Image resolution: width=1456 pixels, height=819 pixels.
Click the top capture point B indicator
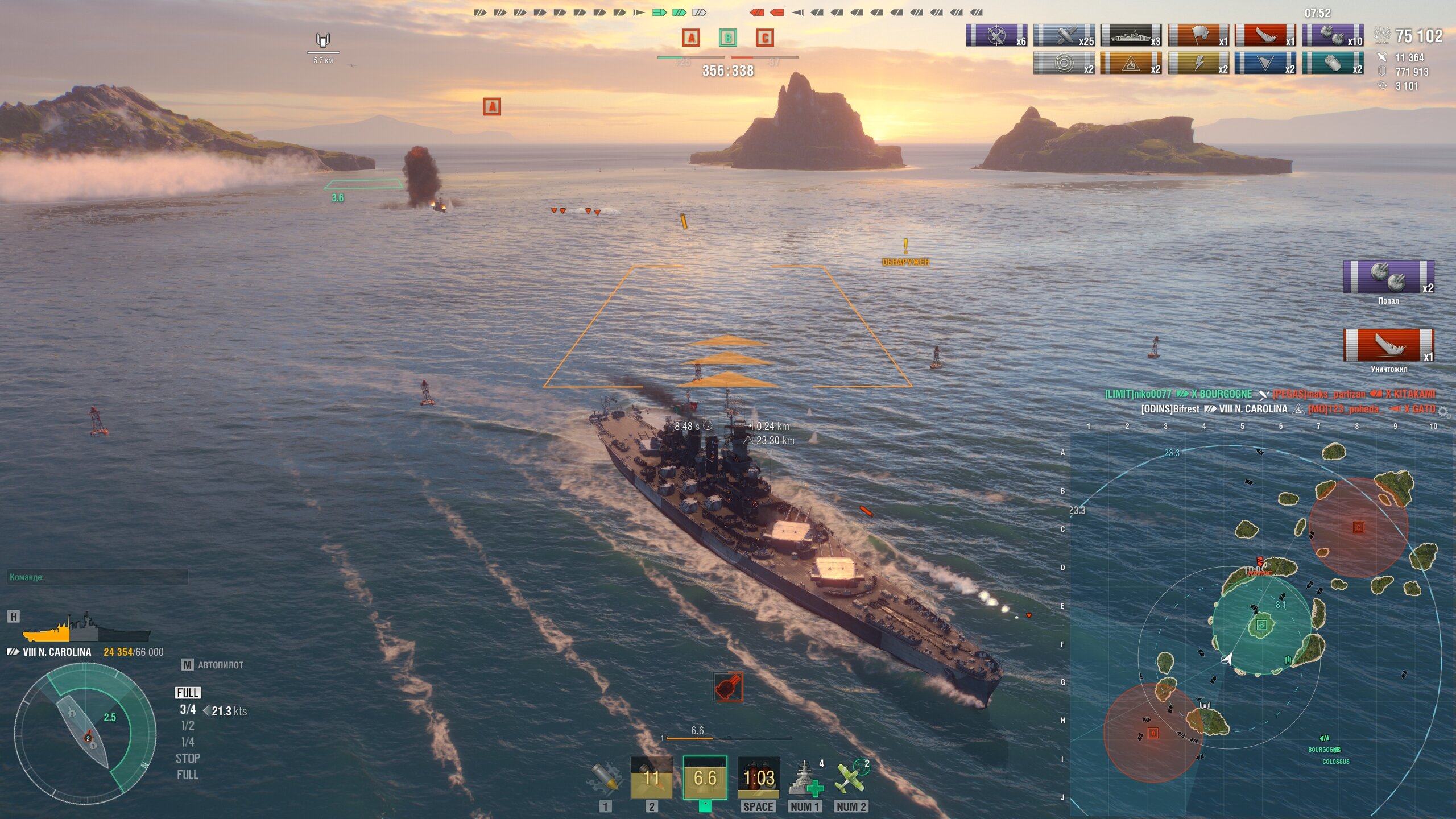click(727, 38)
